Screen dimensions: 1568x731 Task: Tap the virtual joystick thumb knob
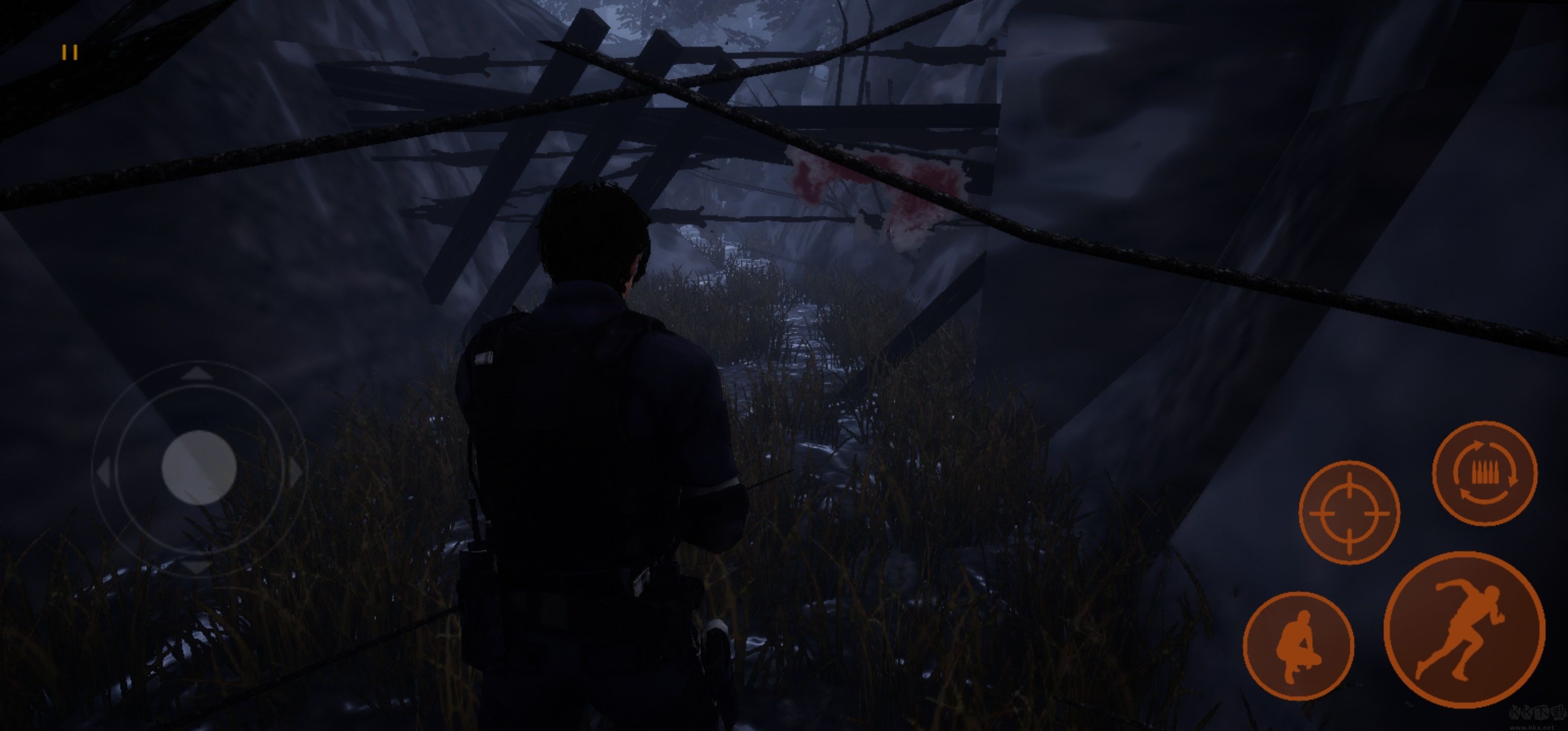(199, 468)
